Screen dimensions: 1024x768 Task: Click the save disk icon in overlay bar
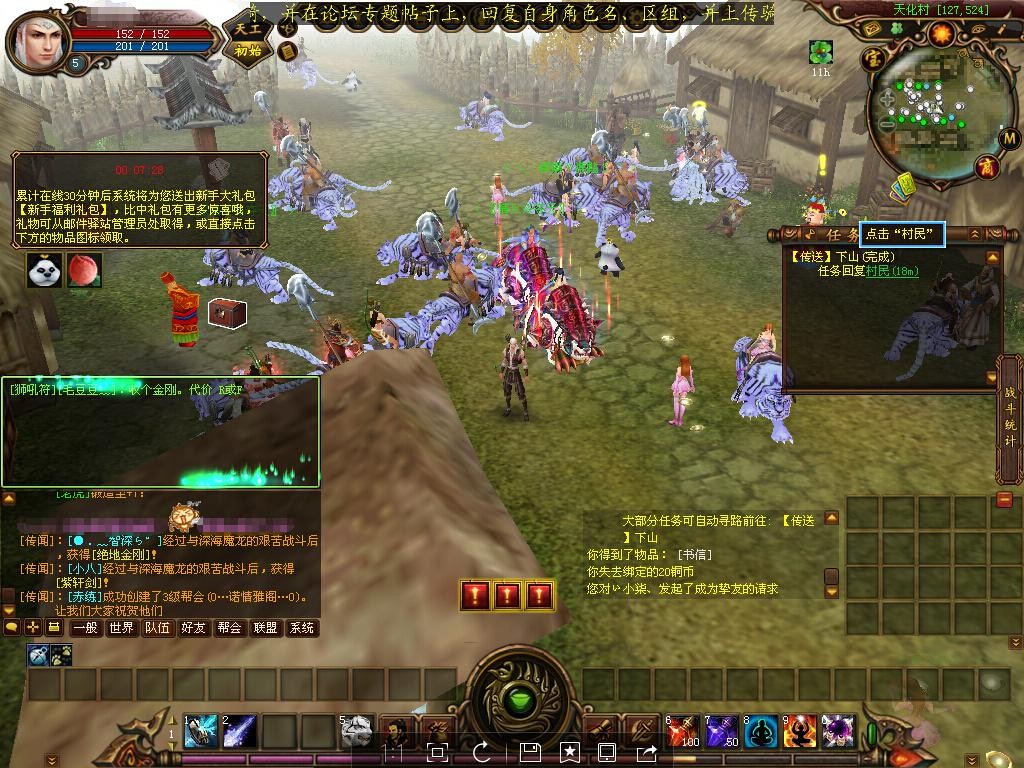pyautogui.click(x=530, y=751)
